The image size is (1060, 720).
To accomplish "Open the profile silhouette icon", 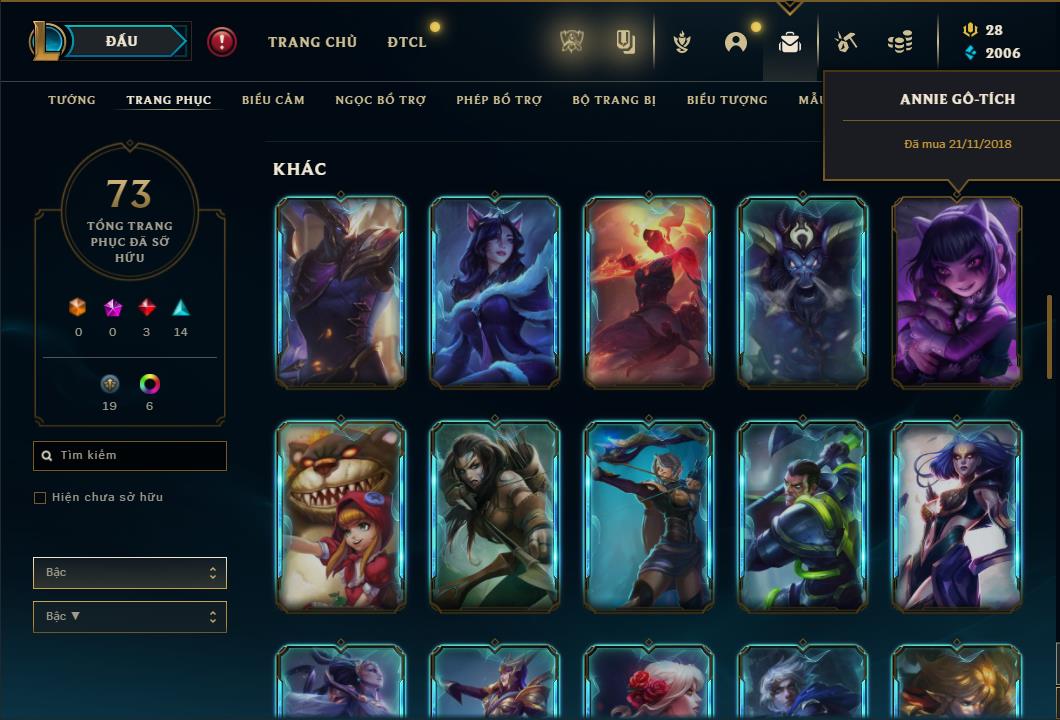I will coord(736,42).
